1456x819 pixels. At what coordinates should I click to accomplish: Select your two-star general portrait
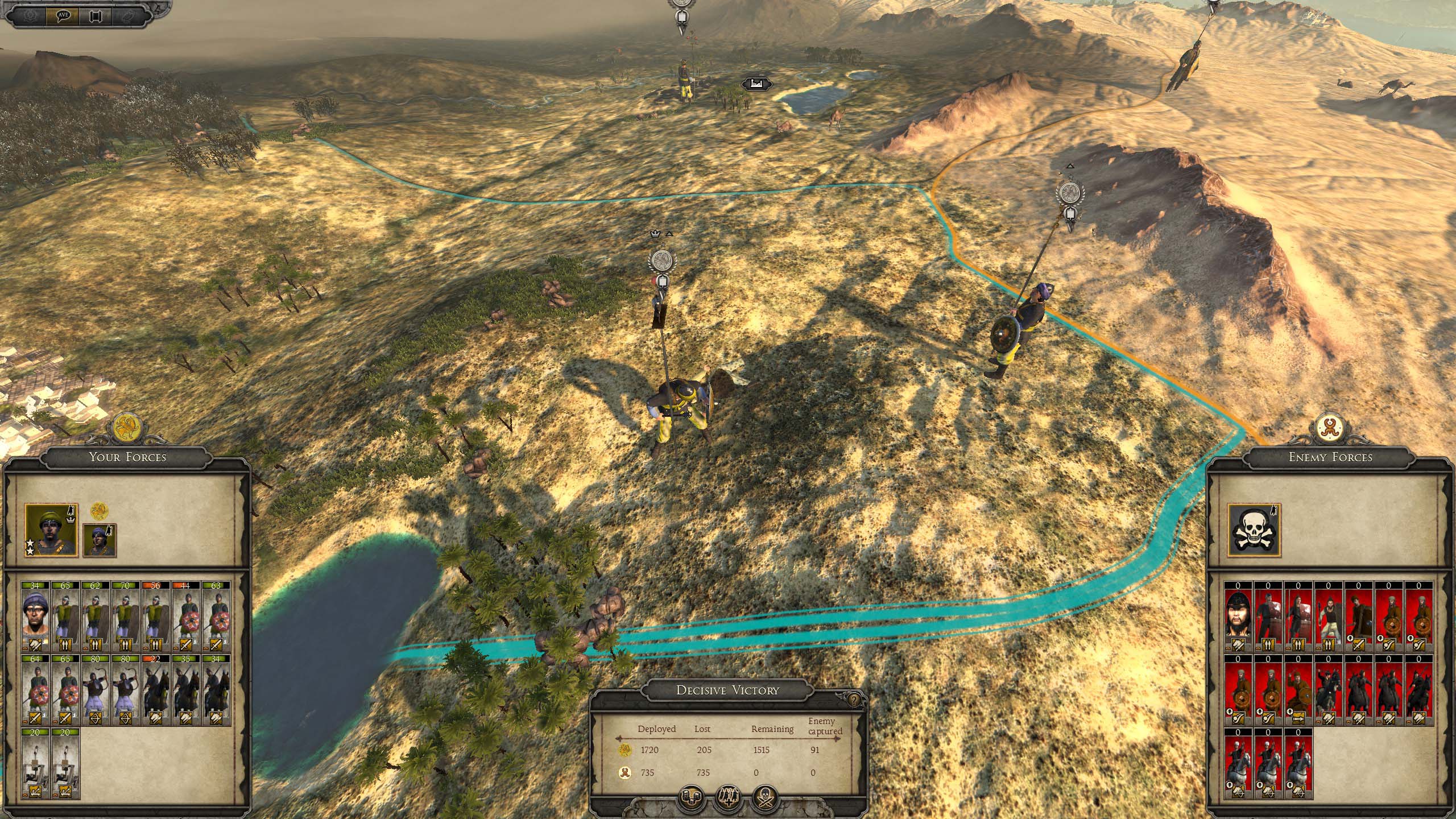tap(51, 530)
